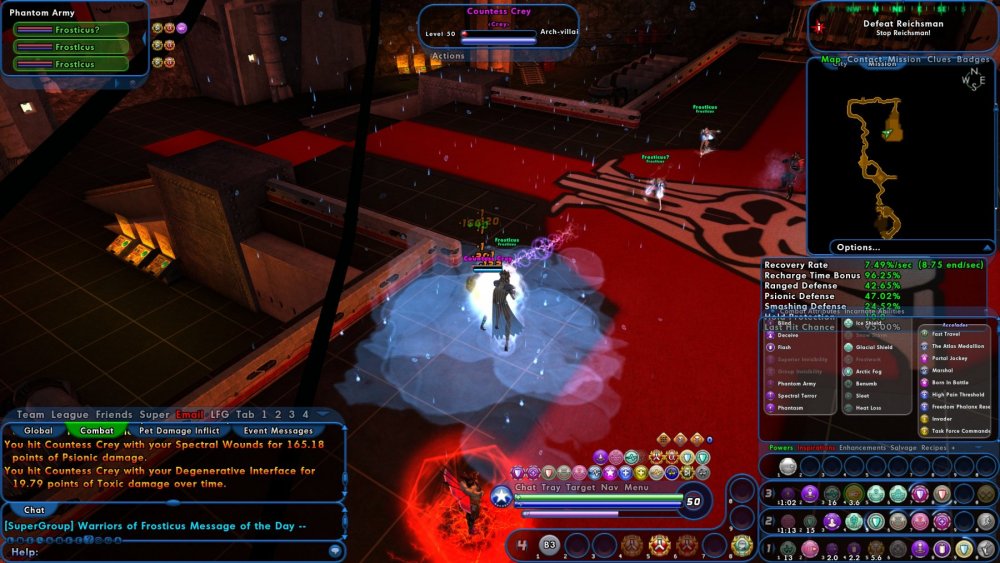Activate the B3 power in tray four
The height and width of the screenshot is (563, 1000).
[547, 545]
